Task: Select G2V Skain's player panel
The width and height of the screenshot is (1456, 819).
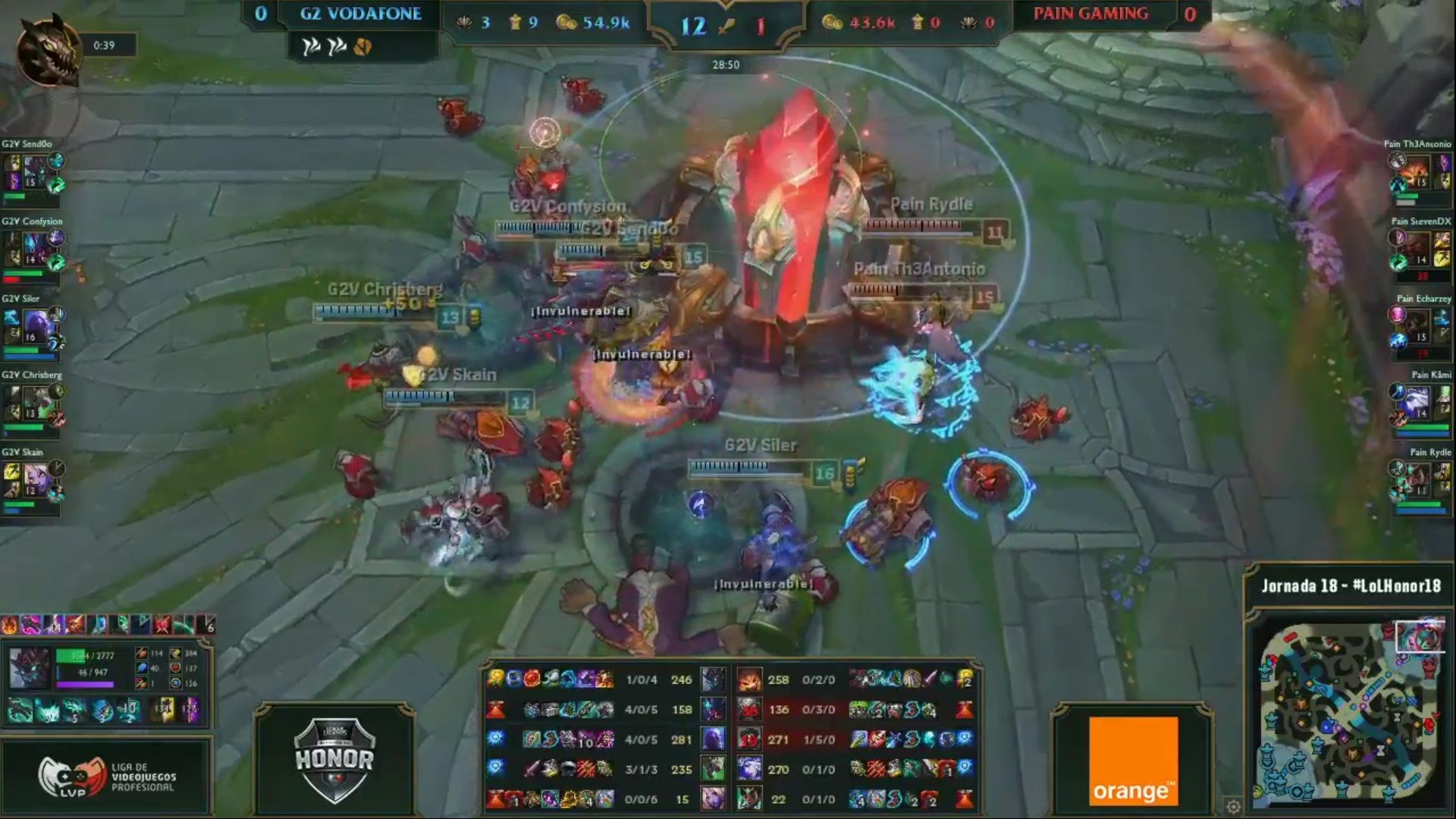Action: point(33,482)
